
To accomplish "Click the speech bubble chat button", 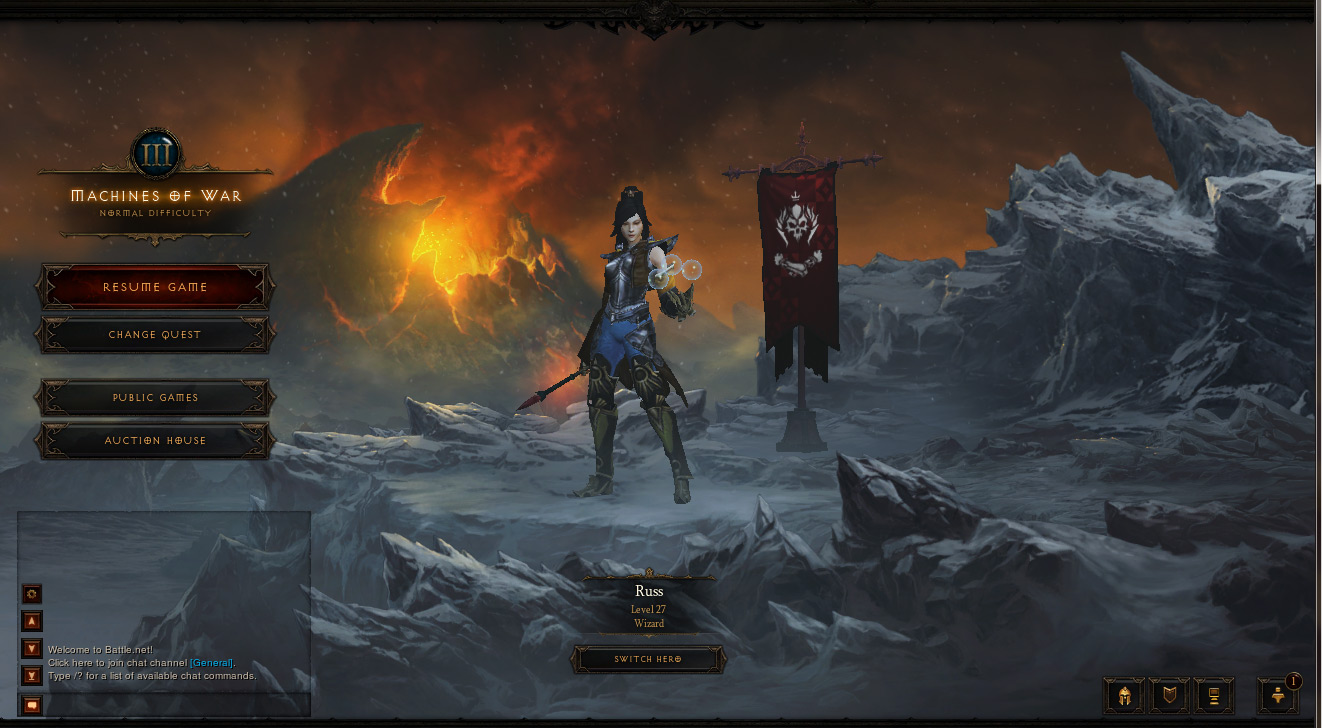I will tap(32, 706).
